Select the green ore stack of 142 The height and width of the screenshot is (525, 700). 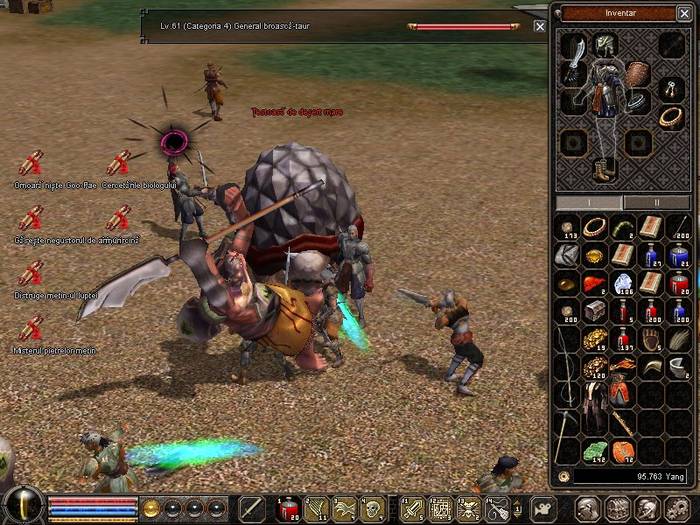[x=595, y=451]
